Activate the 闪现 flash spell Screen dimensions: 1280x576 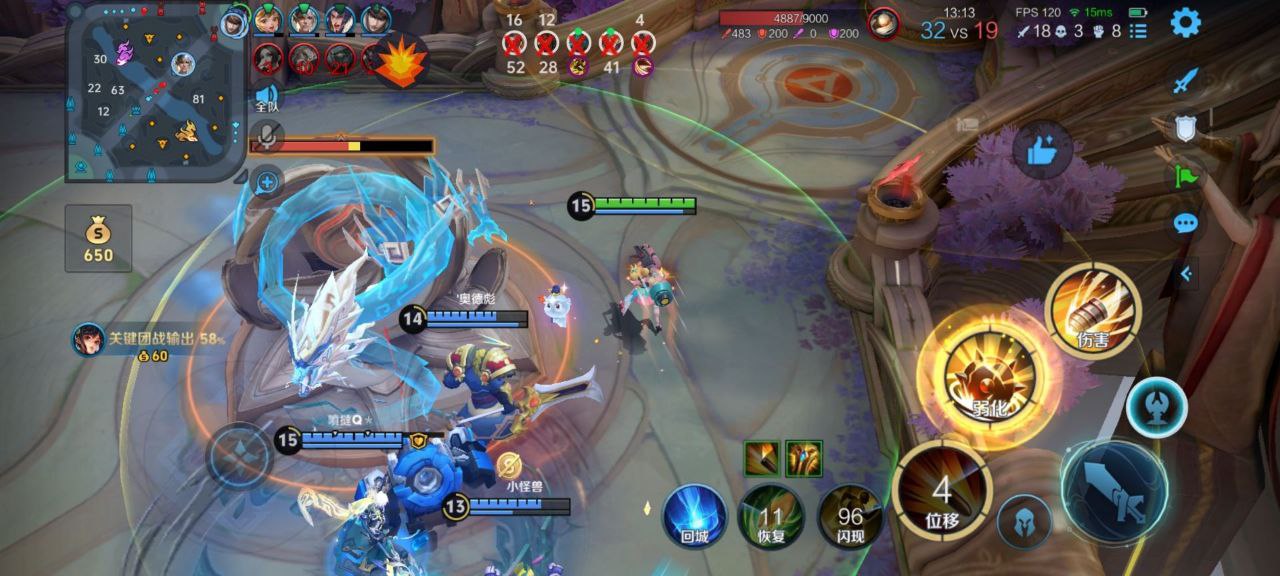point(850,516)
